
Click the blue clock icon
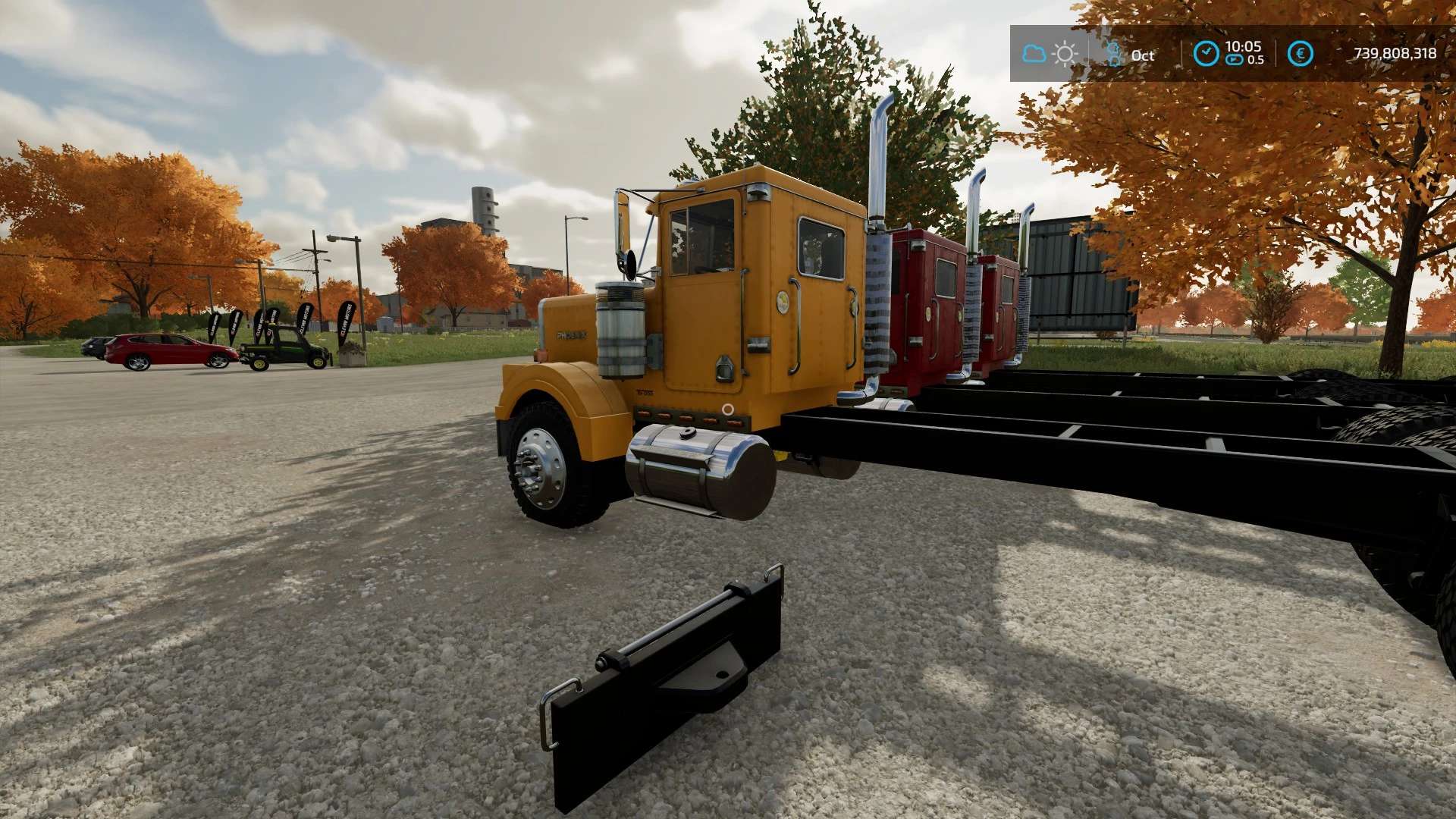point(1206,54)
